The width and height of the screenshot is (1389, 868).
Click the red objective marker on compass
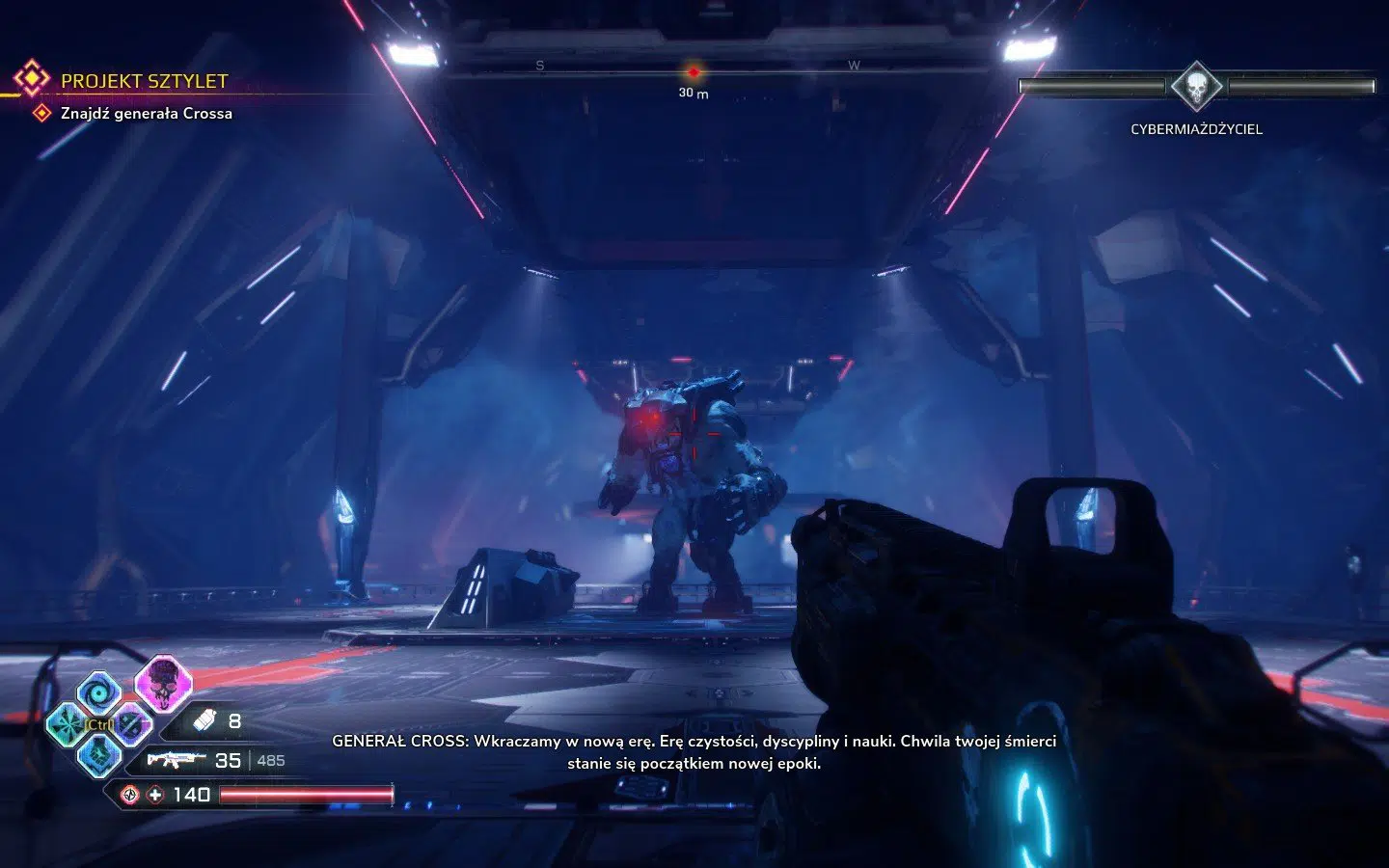point(693,72)
